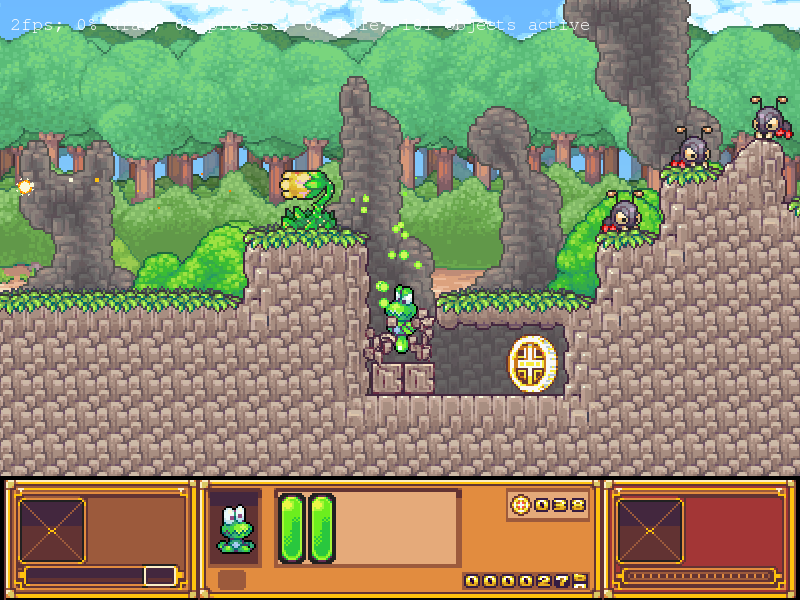The width and height of the screenshot is (800, 600).
Task: Click the small brown button below the frog portrait
Action: coord(232,580)
